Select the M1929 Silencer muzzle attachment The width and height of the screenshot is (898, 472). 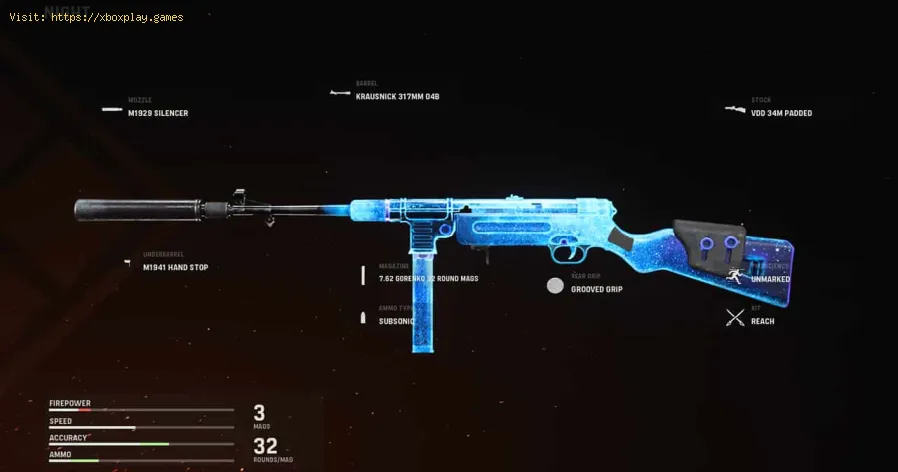[157, 113]
